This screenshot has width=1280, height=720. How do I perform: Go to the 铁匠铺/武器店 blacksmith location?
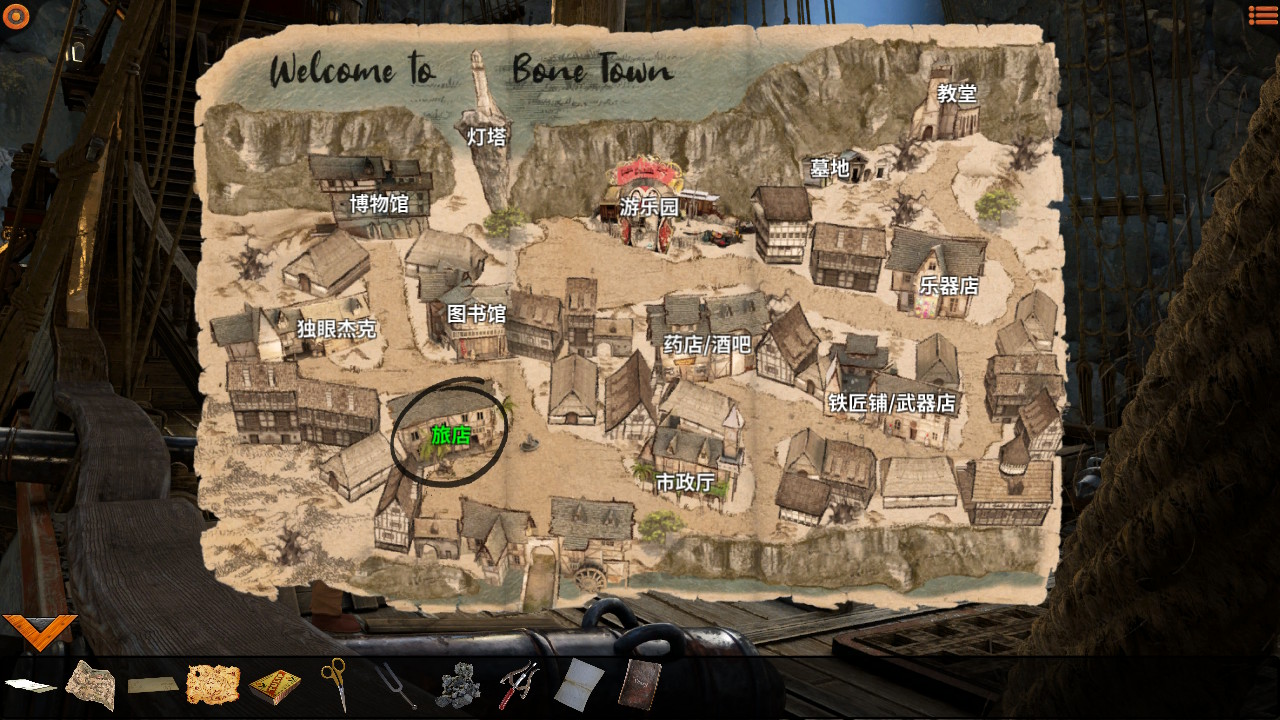(891, 403)
